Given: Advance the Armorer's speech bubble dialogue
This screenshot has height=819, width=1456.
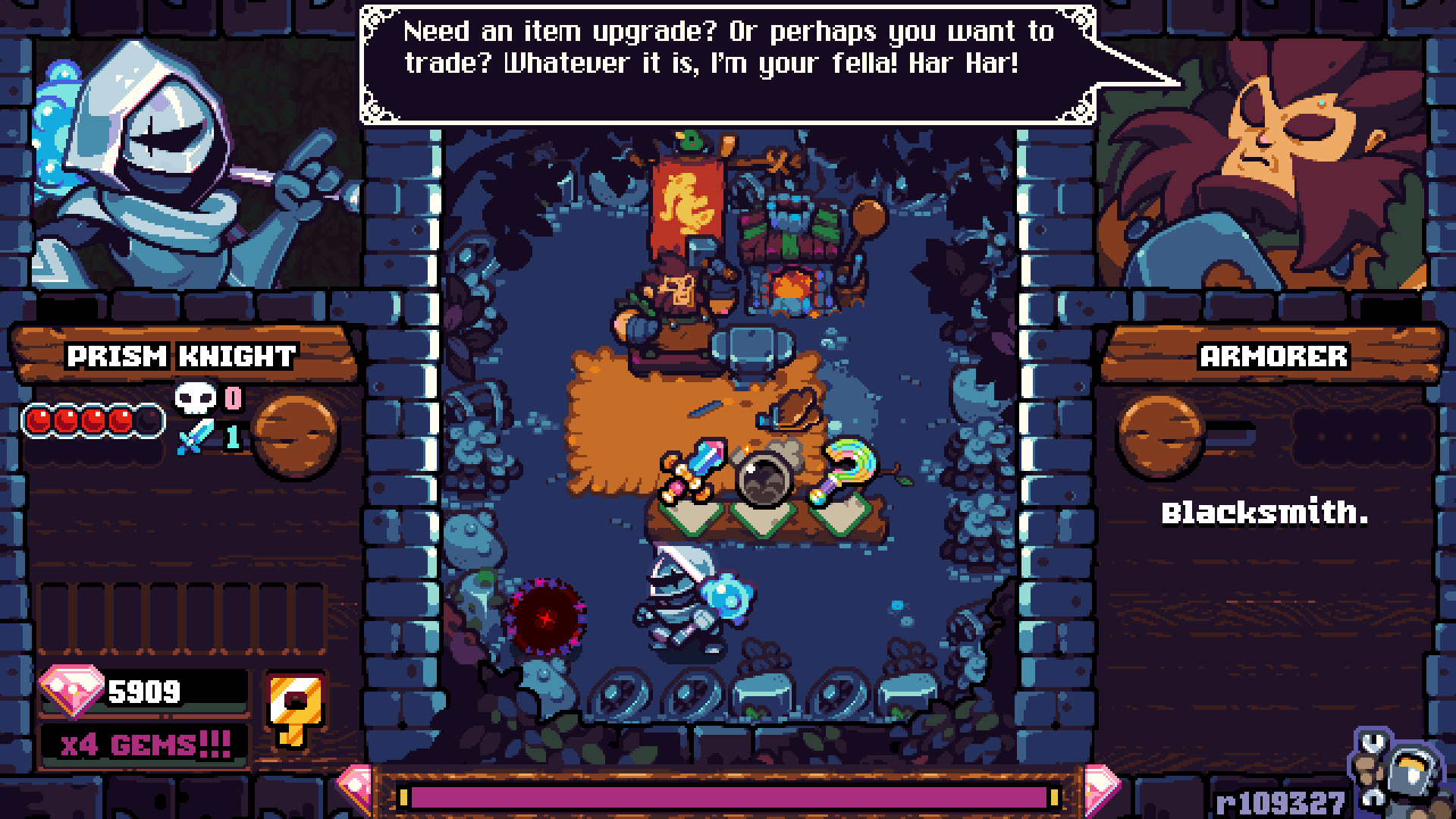Looking at the screenshot, I should point(728,64).
